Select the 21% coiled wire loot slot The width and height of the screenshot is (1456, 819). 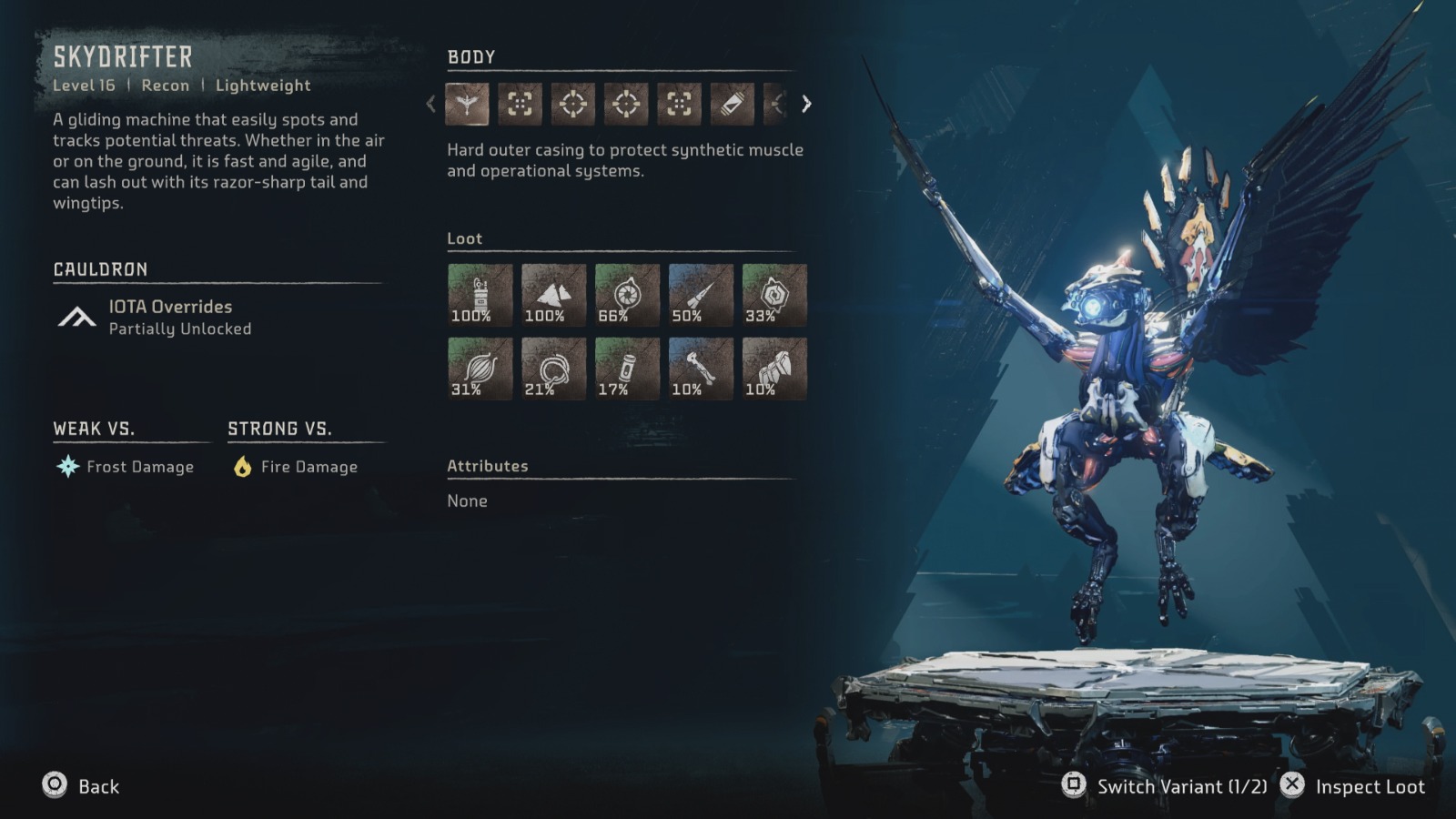pyautogui.click(x=553, y=369)
